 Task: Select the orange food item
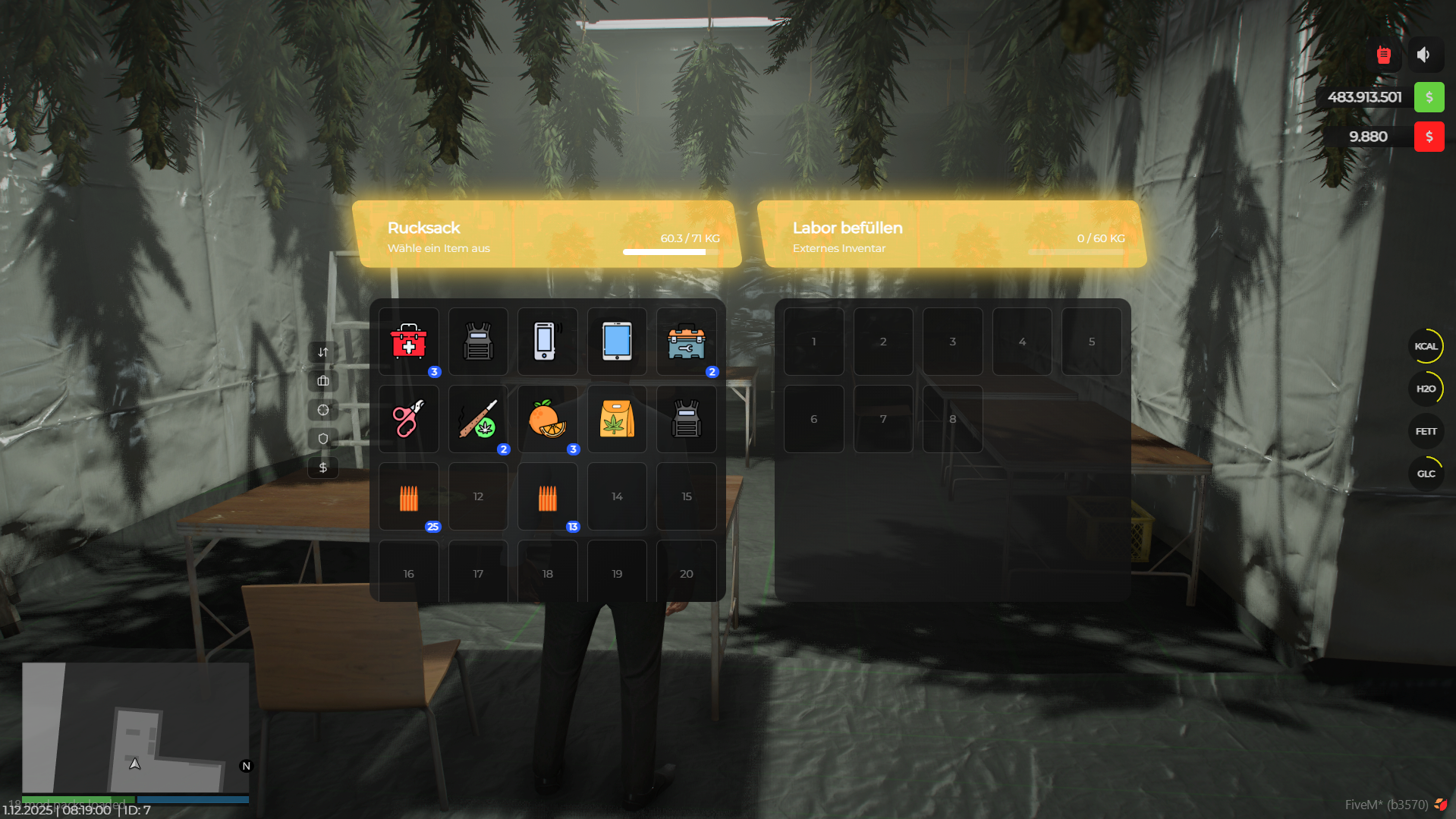547,419
